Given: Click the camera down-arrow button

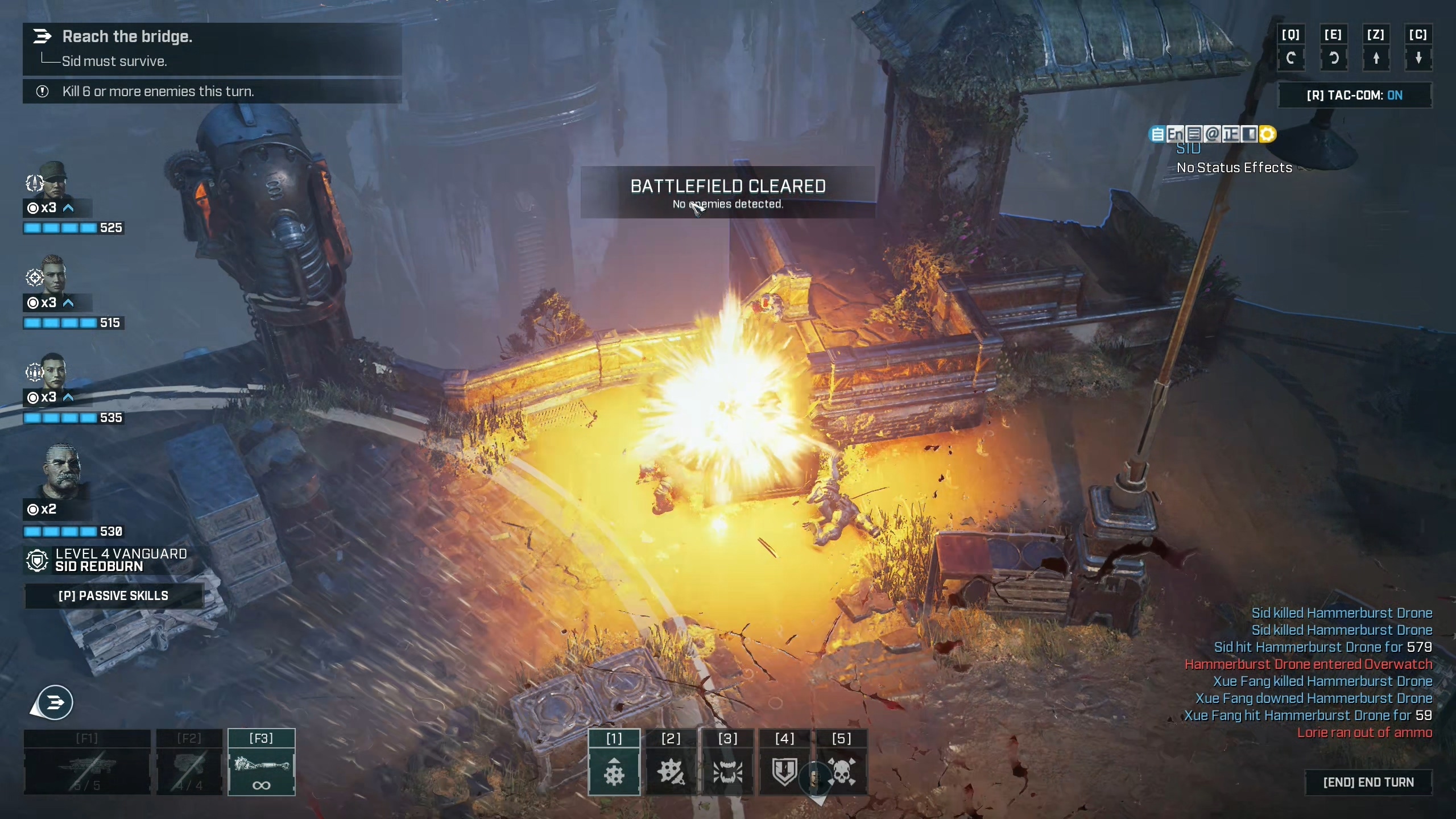Looking at the screenshot, I should [1418, 58].
